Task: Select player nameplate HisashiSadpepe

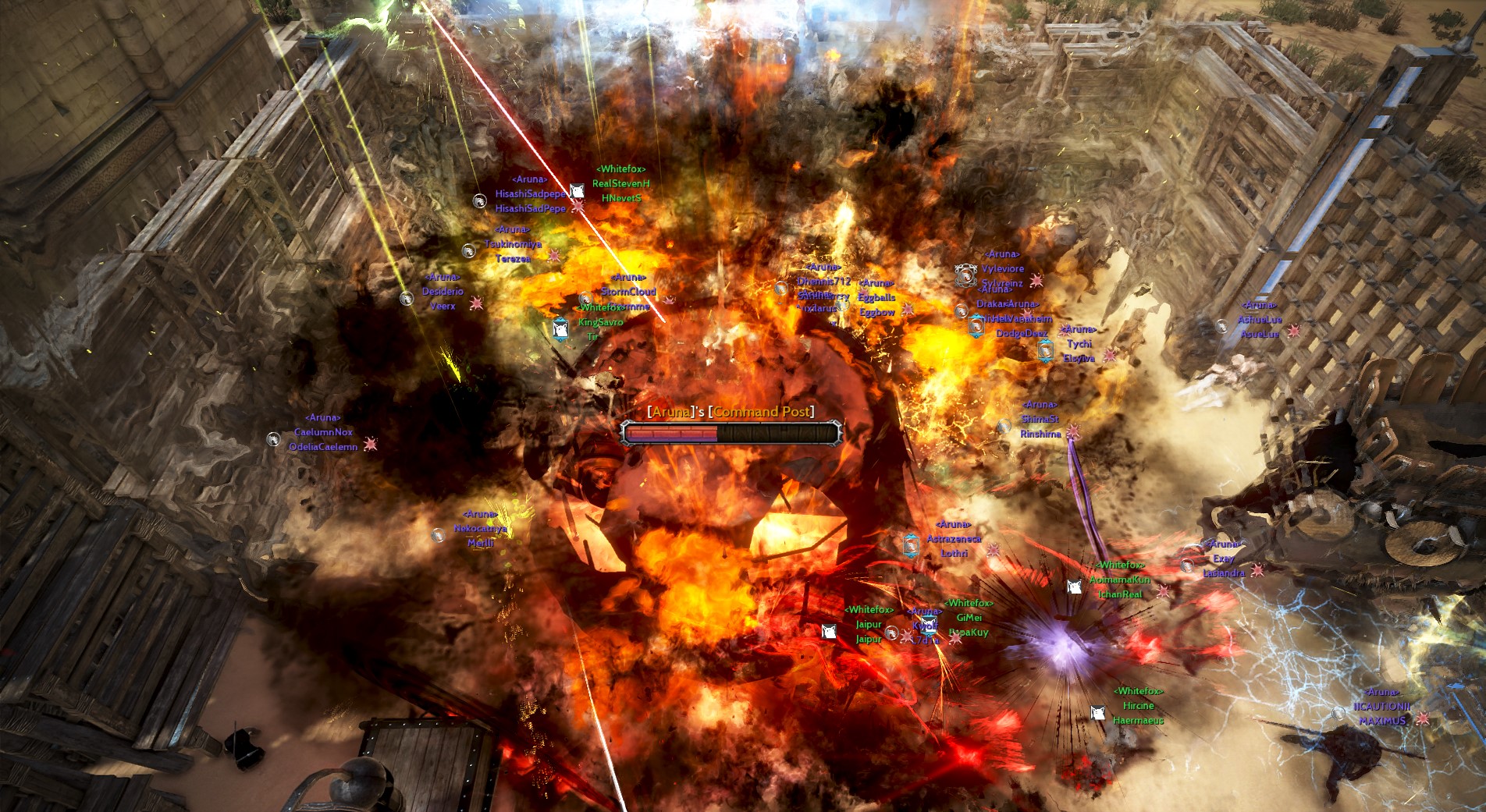Action: pos(531,193)
